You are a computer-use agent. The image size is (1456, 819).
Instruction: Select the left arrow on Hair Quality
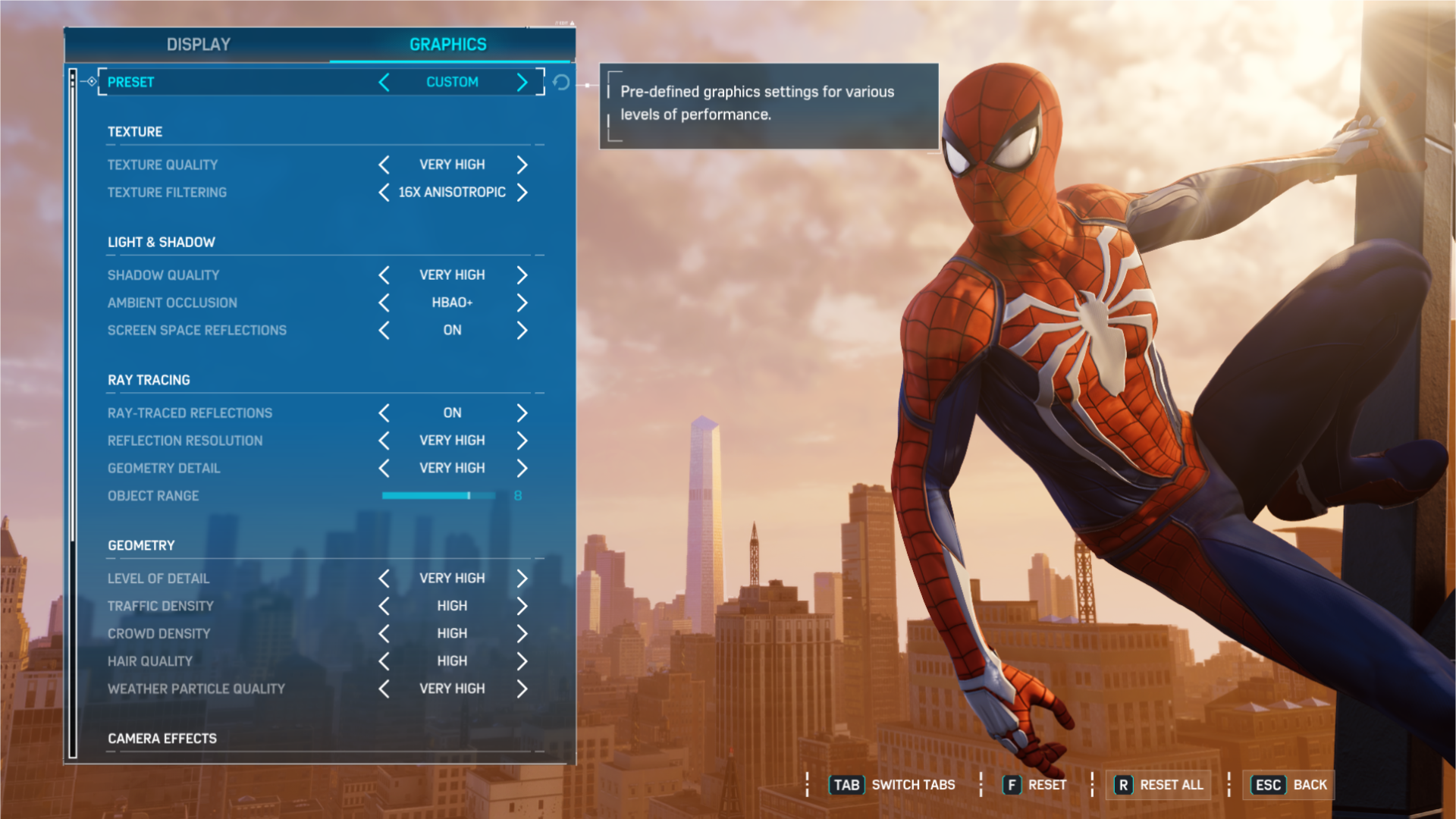384,661
